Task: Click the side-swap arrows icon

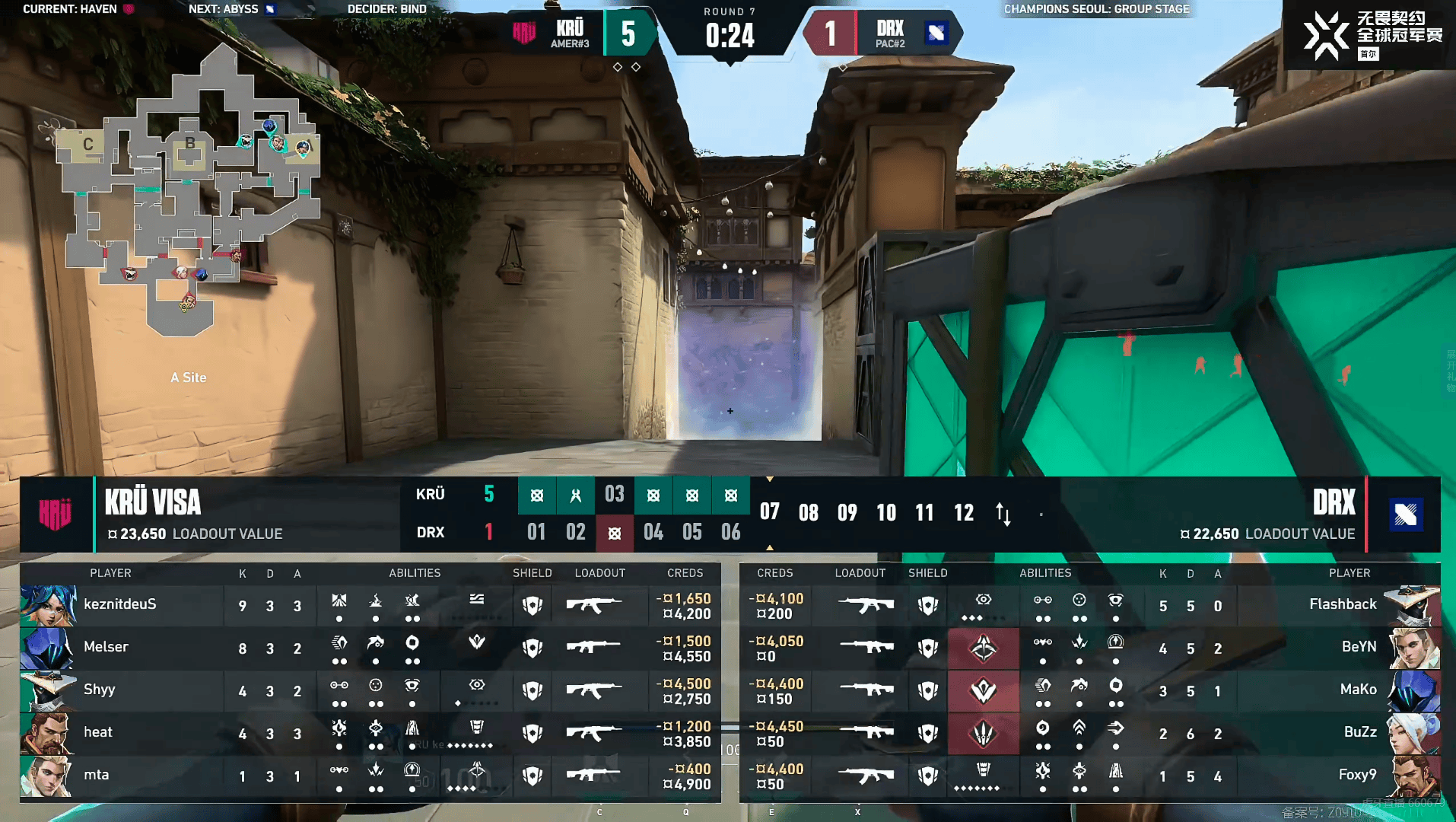Action: pos(1003,515)
